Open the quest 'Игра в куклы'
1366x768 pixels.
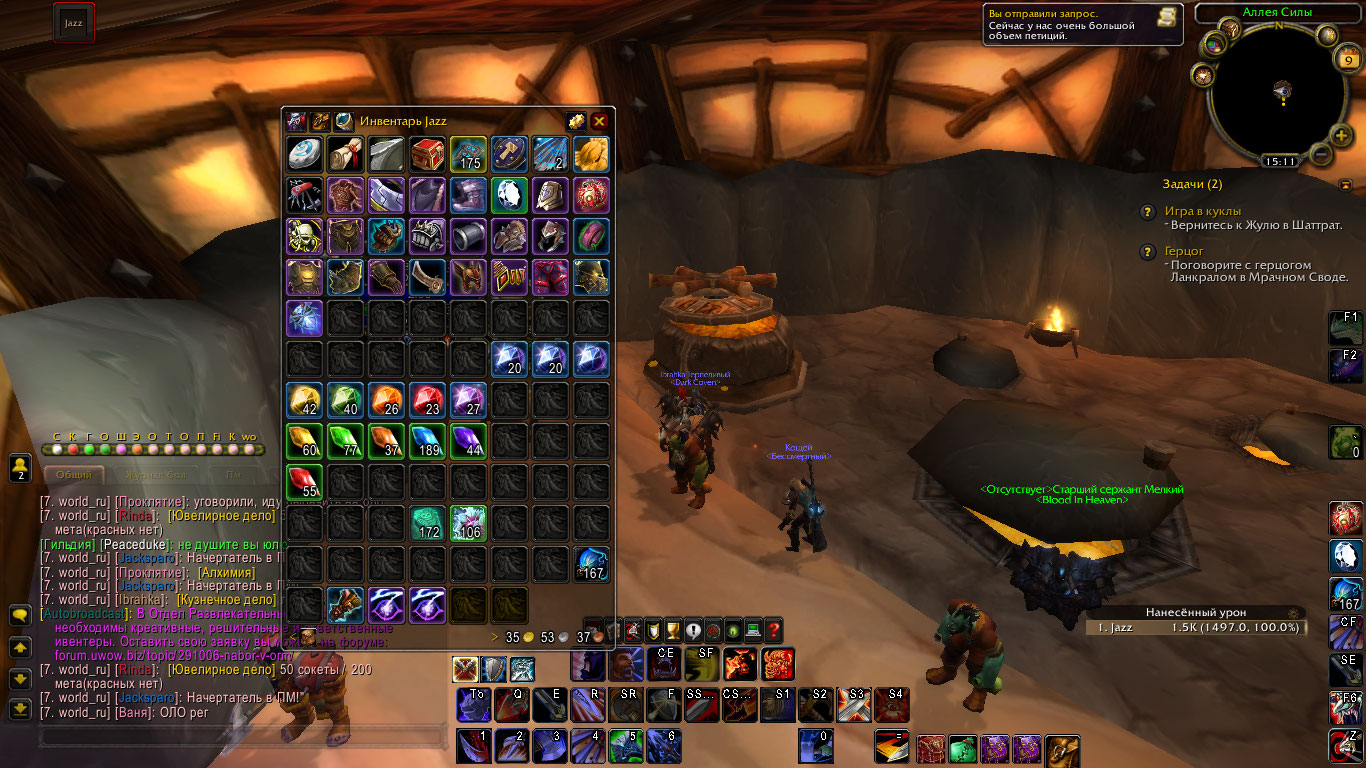[1203, 211]
